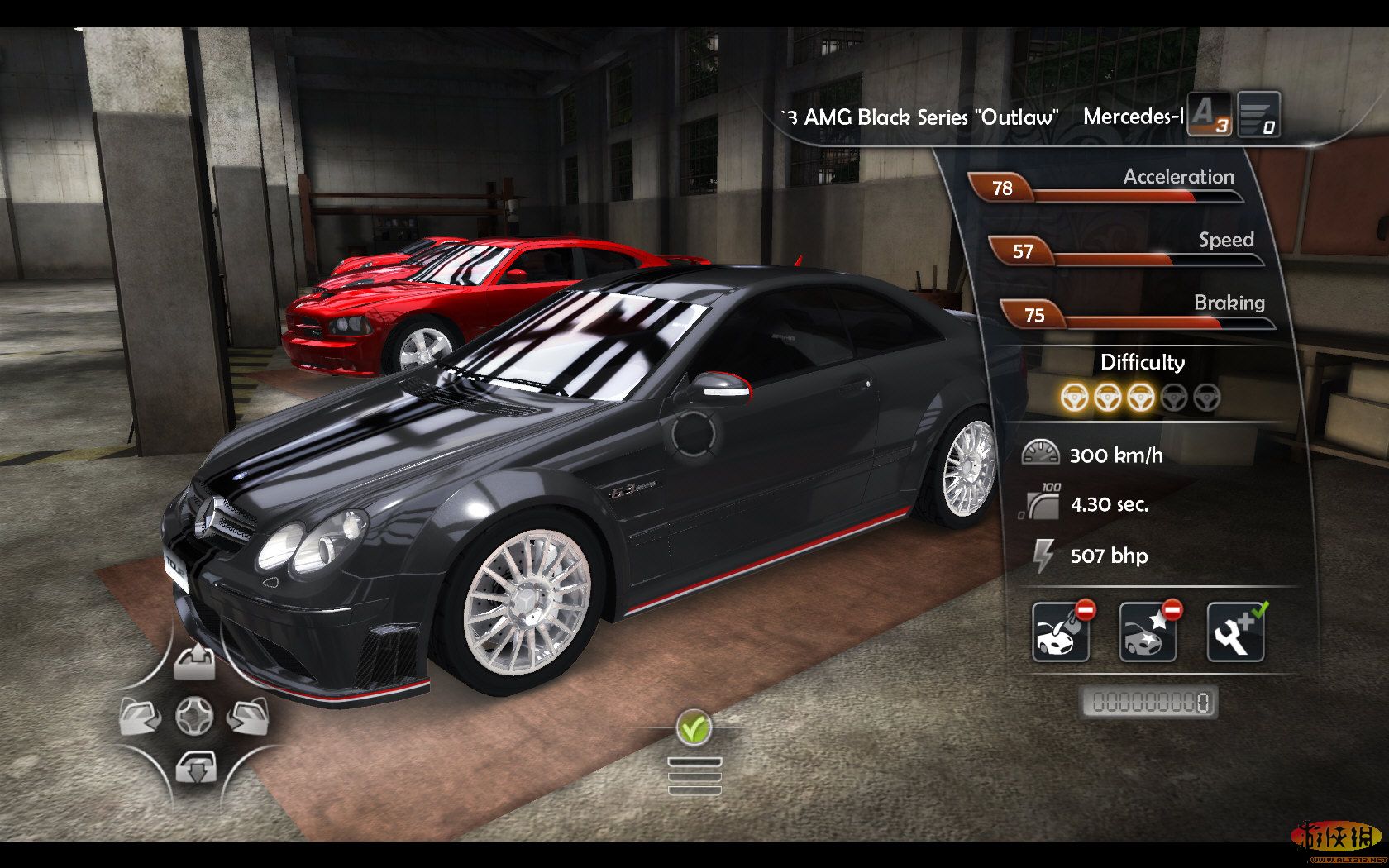Click the tuning level badge showing 0

point(1259,114)
